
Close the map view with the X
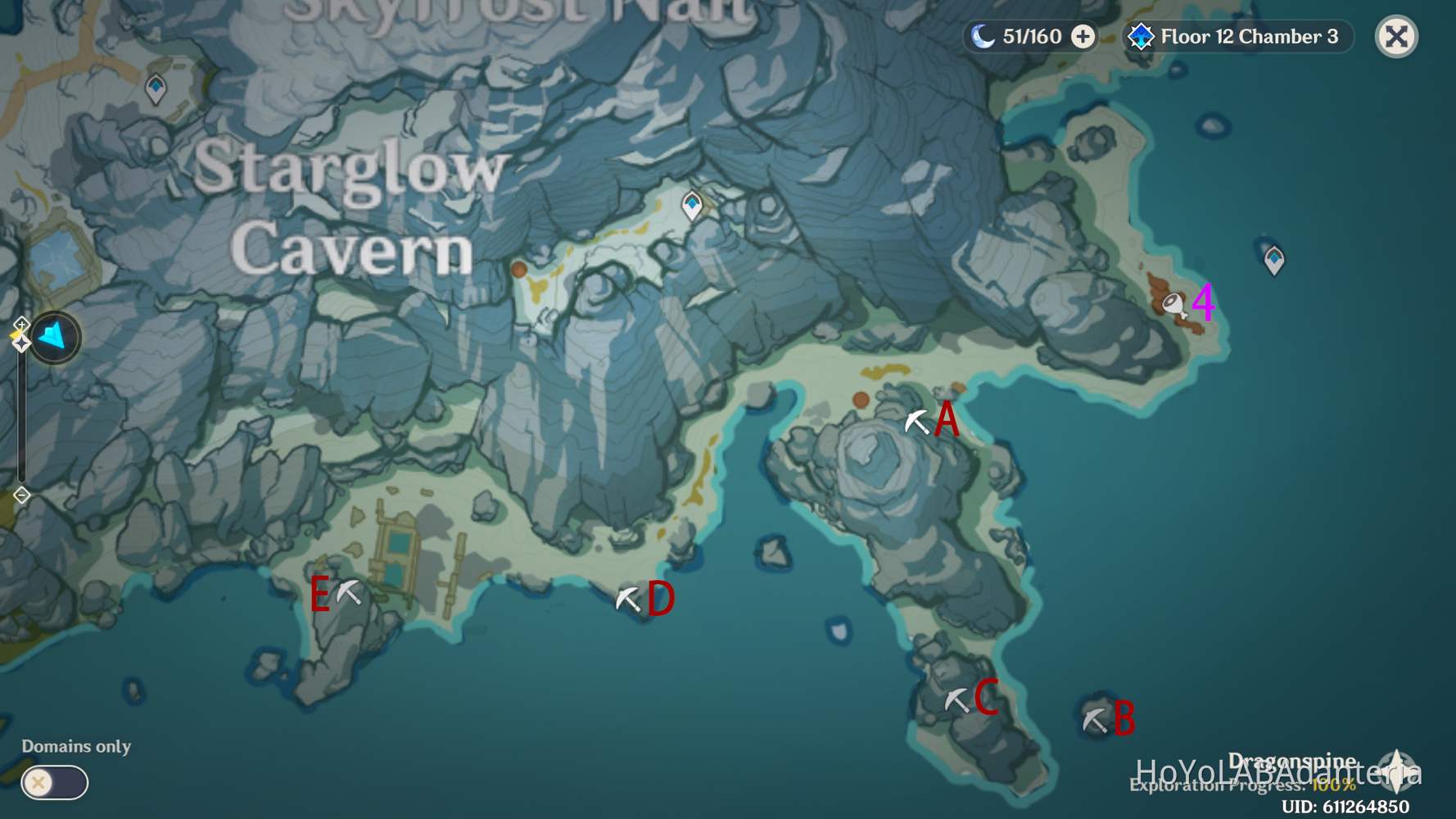[1396, 36]
